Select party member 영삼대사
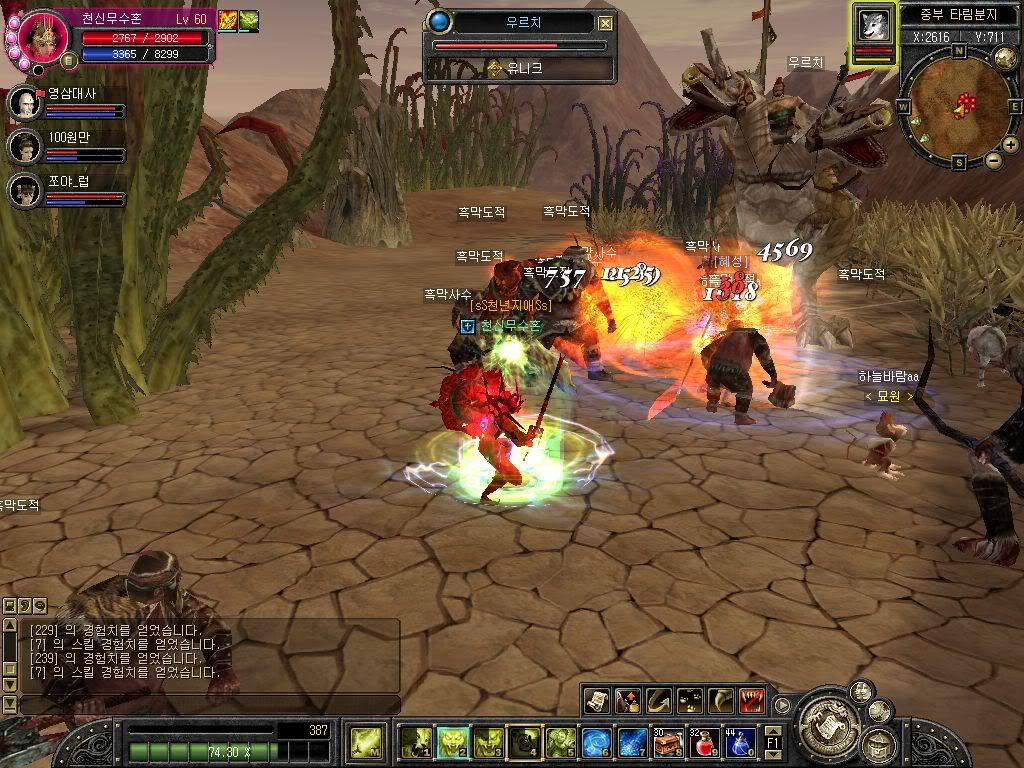The image size is (1024, 768). point(23,103)
